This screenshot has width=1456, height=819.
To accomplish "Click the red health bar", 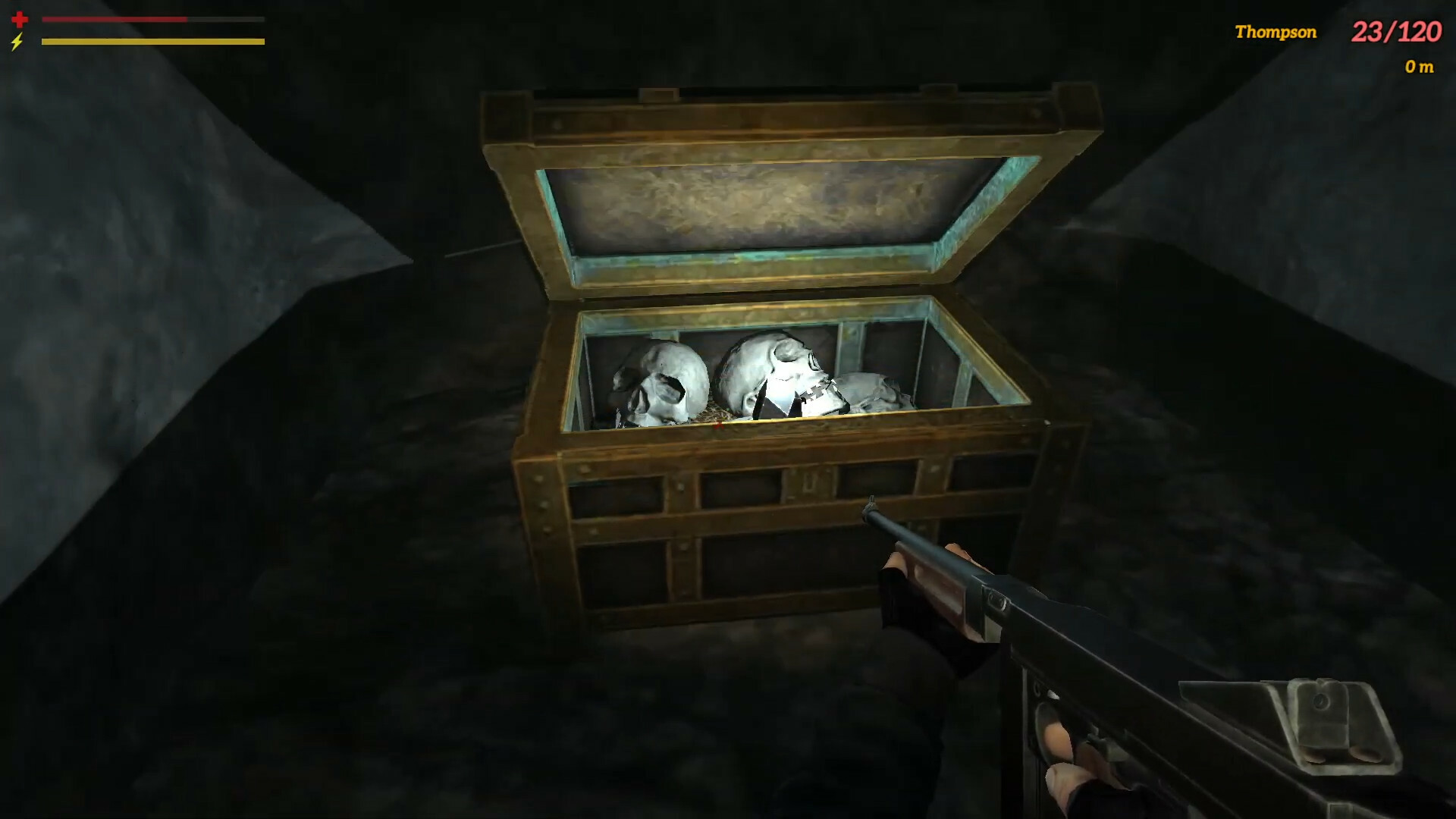I will pyautogui.click(x=114, y=20).
